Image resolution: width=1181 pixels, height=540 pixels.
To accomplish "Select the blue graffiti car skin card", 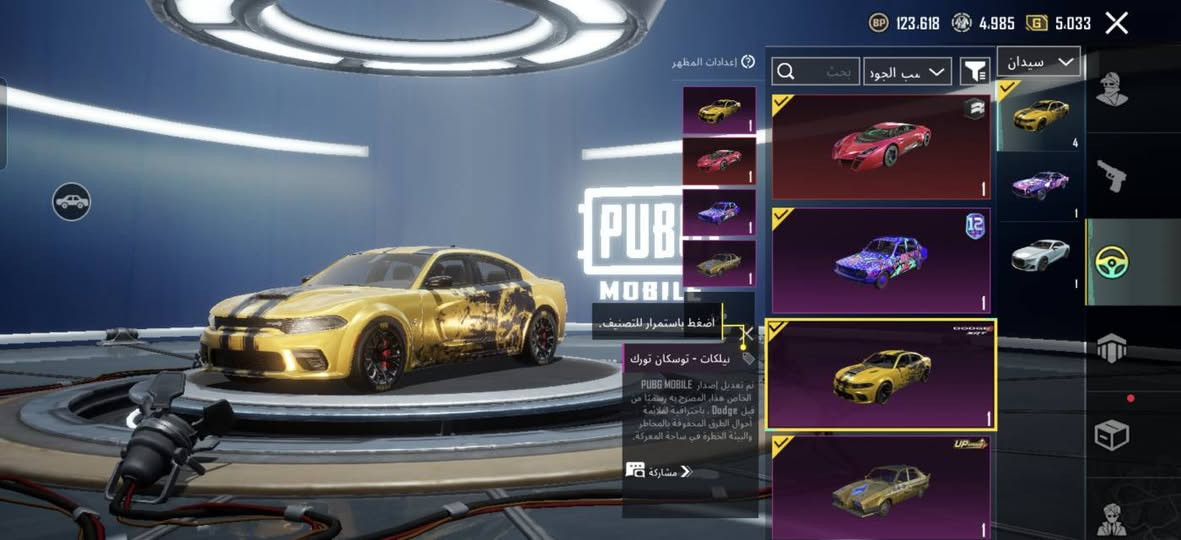I will point(881,260).
